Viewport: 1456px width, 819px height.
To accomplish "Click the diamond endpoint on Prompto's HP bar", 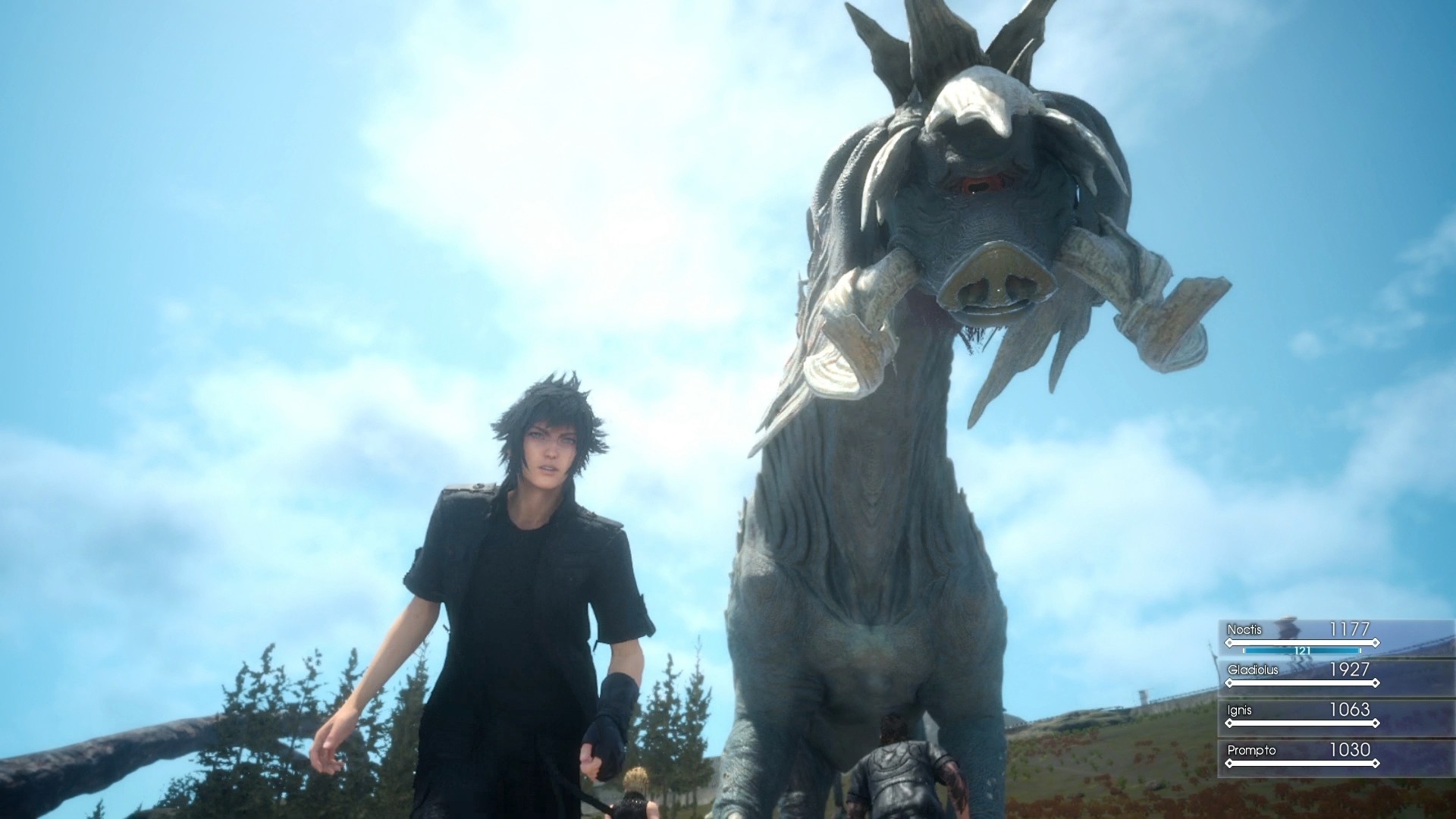I will (x=1376, y=762).
